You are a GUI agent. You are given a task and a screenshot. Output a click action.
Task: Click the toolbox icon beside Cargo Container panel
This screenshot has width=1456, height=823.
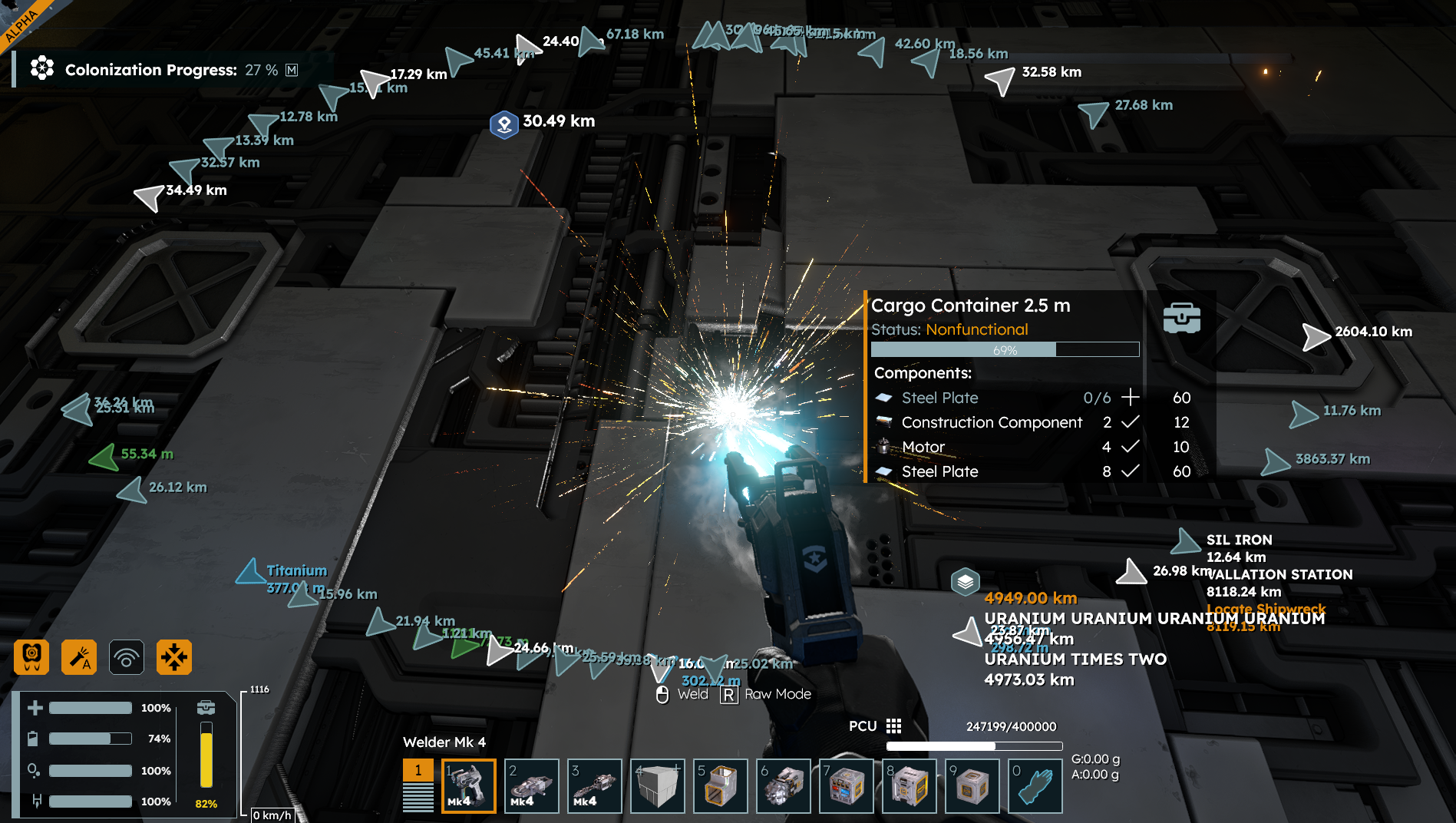(1181, 318)
